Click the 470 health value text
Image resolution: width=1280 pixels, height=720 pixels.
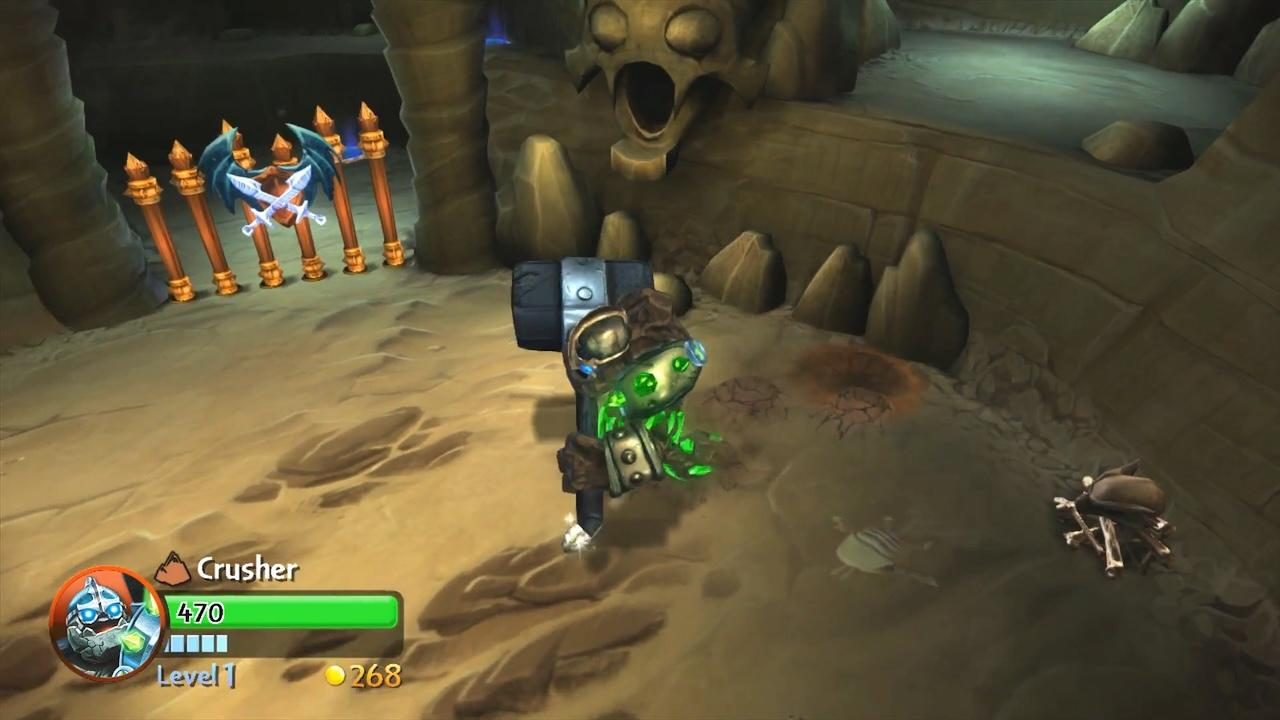198,614
